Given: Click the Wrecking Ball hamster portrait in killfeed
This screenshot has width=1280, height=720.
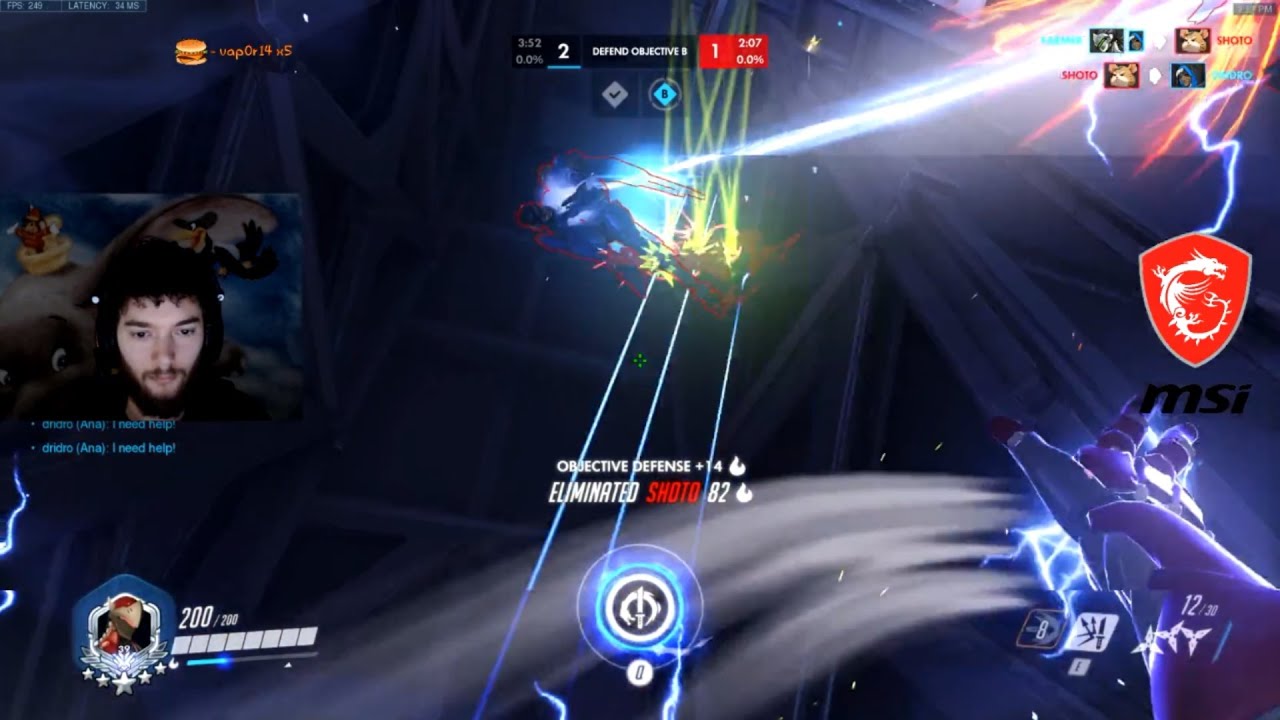Looking at the screenshot, I should pyautogui.click(x=1192, y=42).
